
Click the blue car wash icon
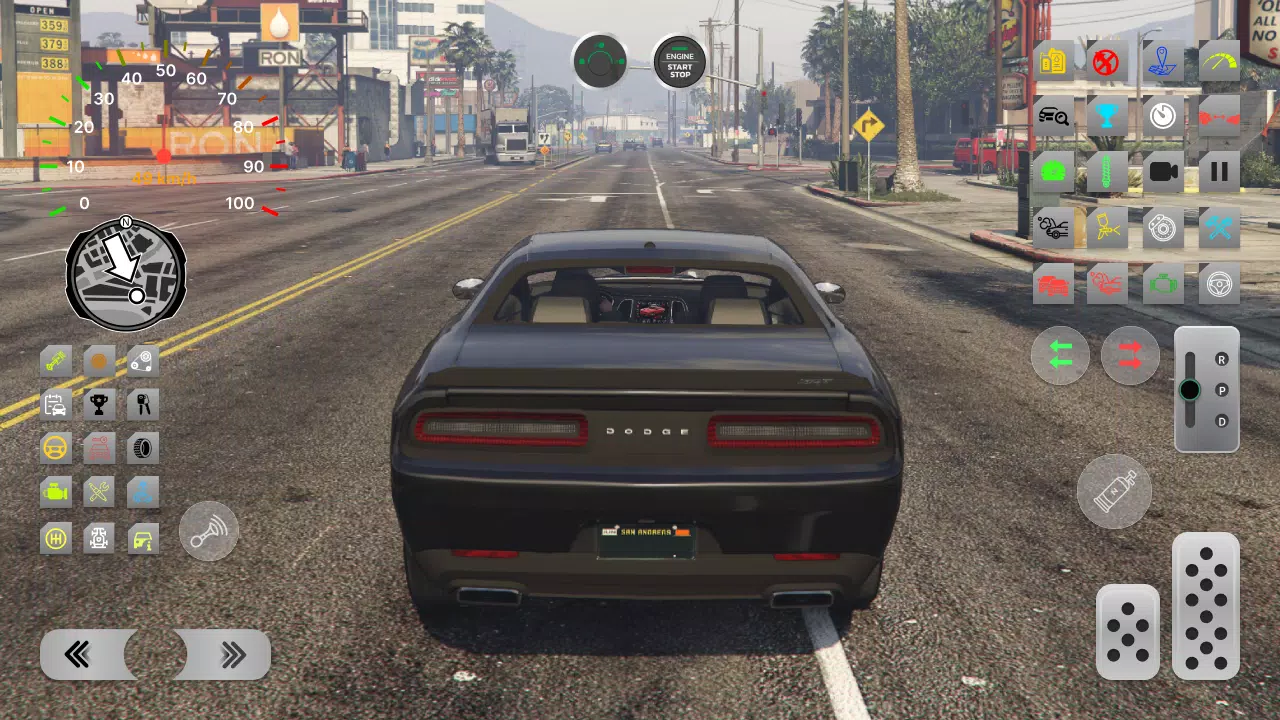click(x=141, y=493)
